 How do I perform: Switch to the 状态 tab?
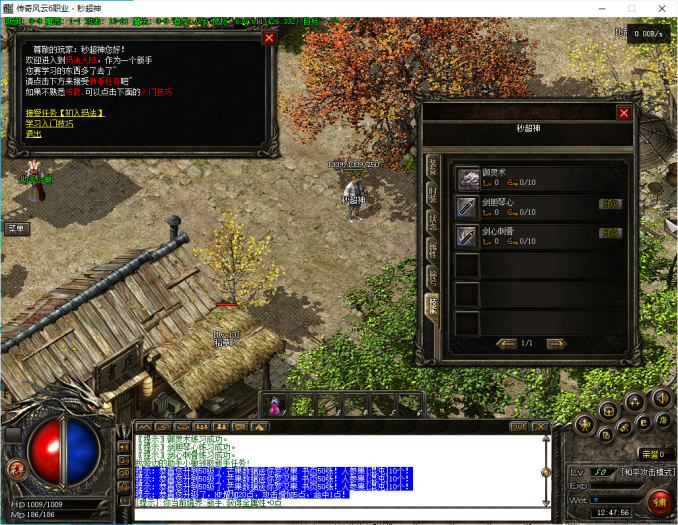[433, 221]
